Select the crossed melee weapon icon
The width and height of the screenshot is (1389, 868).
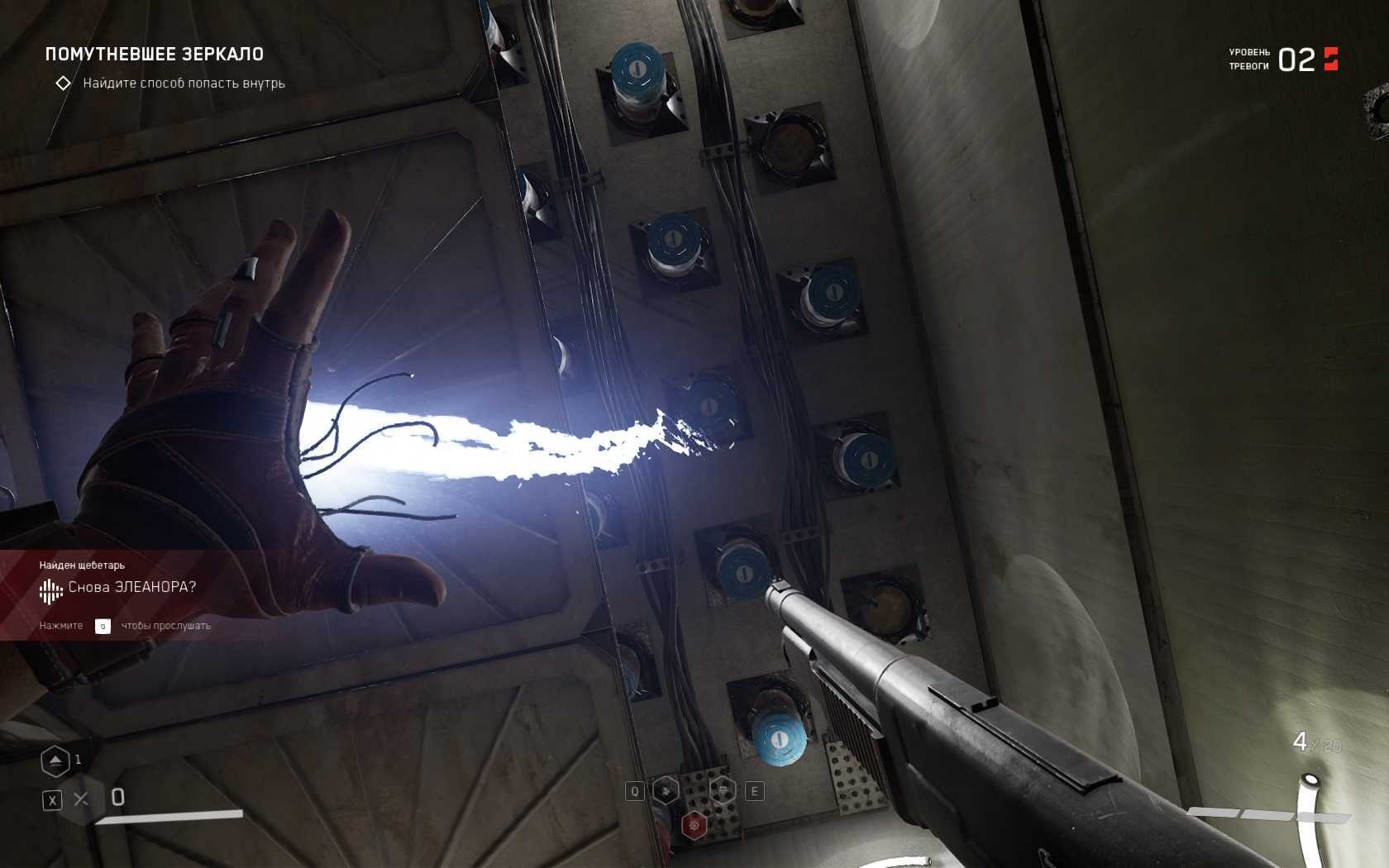click(81, 799)
